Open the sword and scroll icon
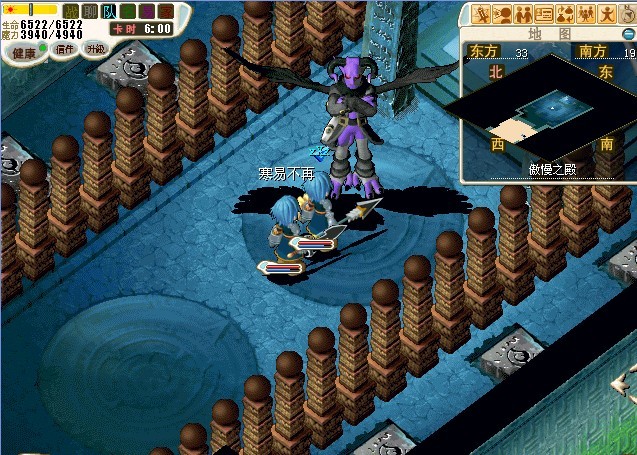 [481, 14]
